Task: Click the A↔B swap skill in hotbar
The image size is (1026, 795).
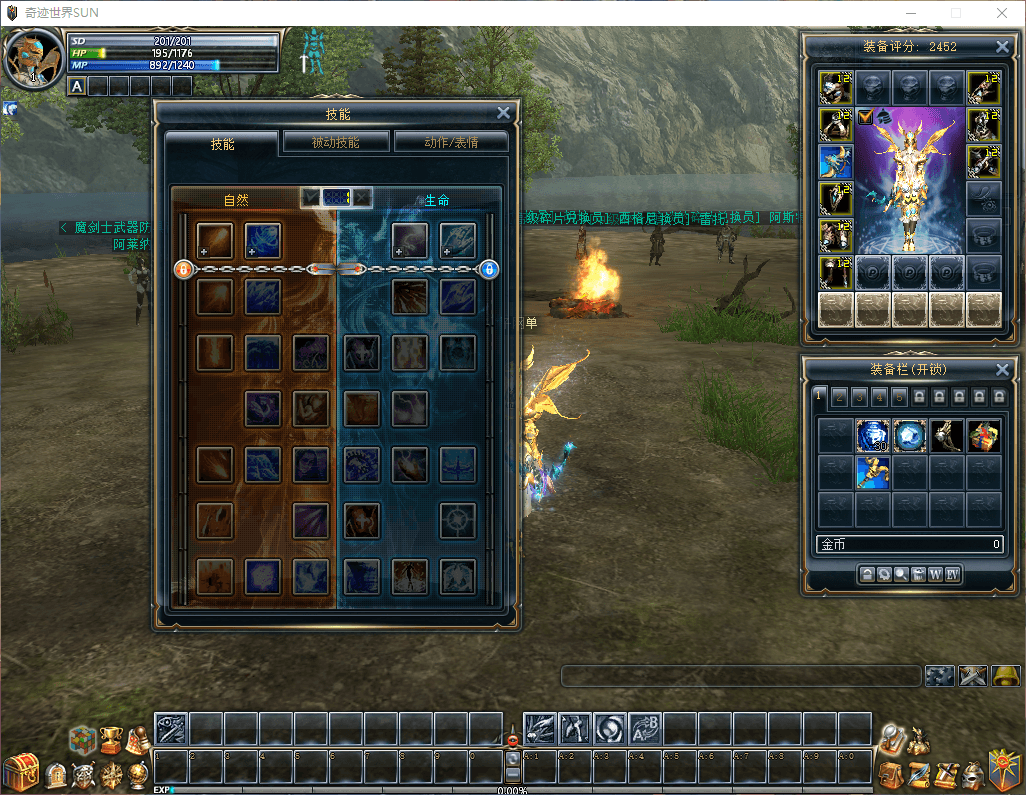Action: pos(644,728)
